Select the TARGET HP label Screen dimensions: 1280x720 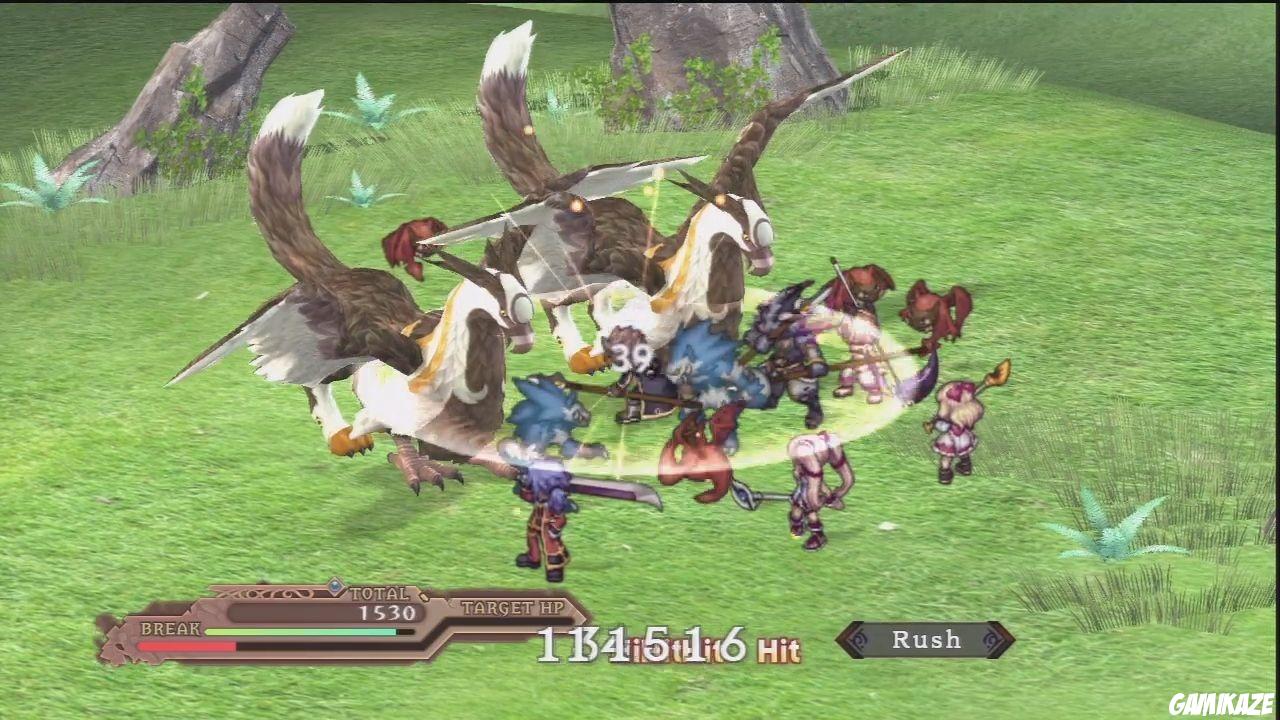click(512, 608)
